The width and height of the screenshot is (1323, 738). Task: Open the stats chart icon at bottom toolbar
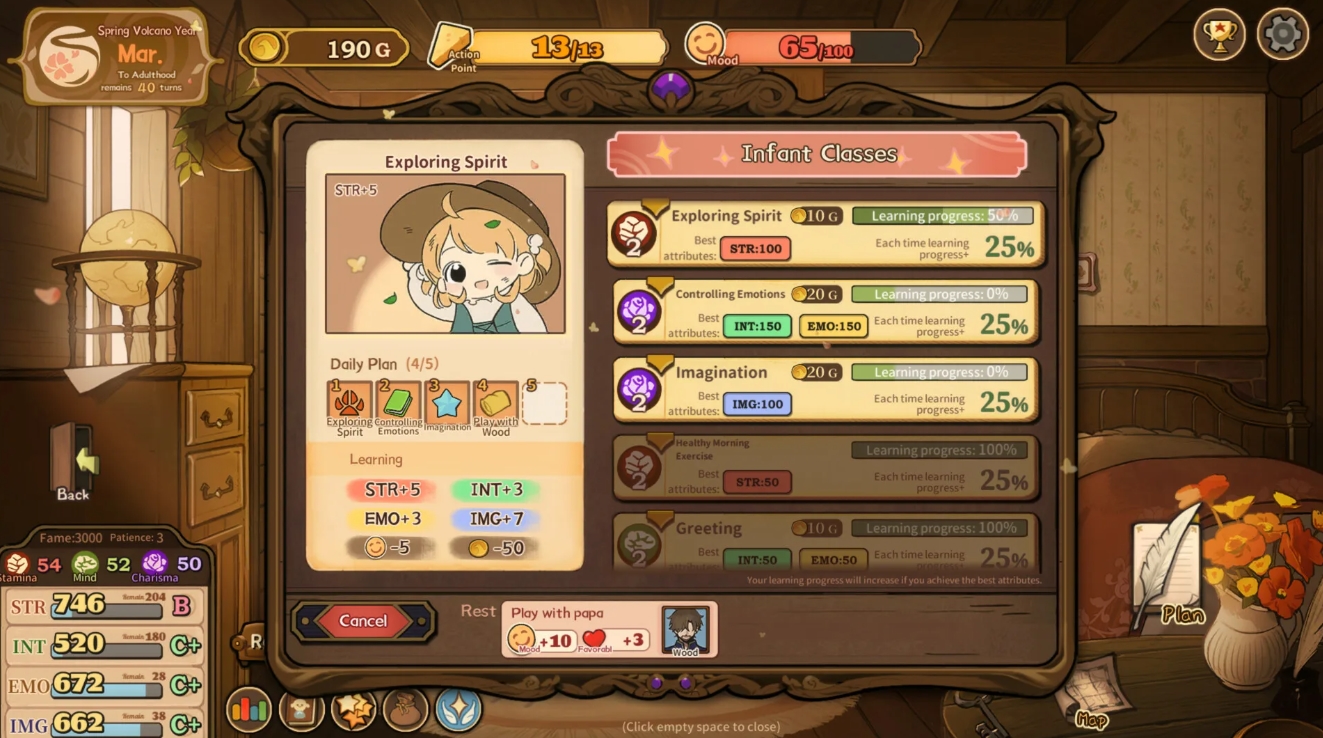click(249, 710)
